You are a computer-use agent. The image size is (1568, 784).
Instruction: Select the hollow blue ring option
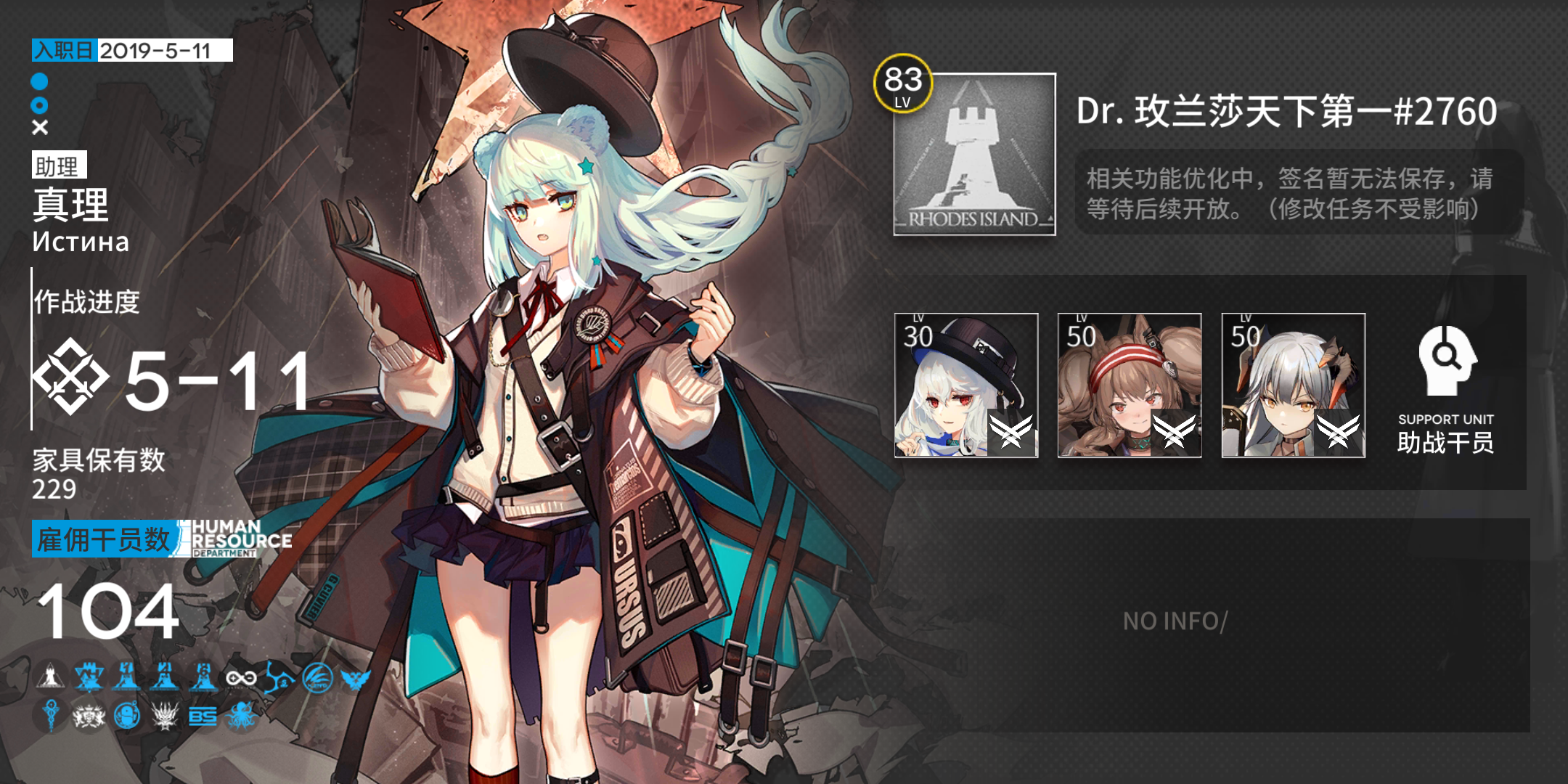pyautogui.click(x=38, y=105)
